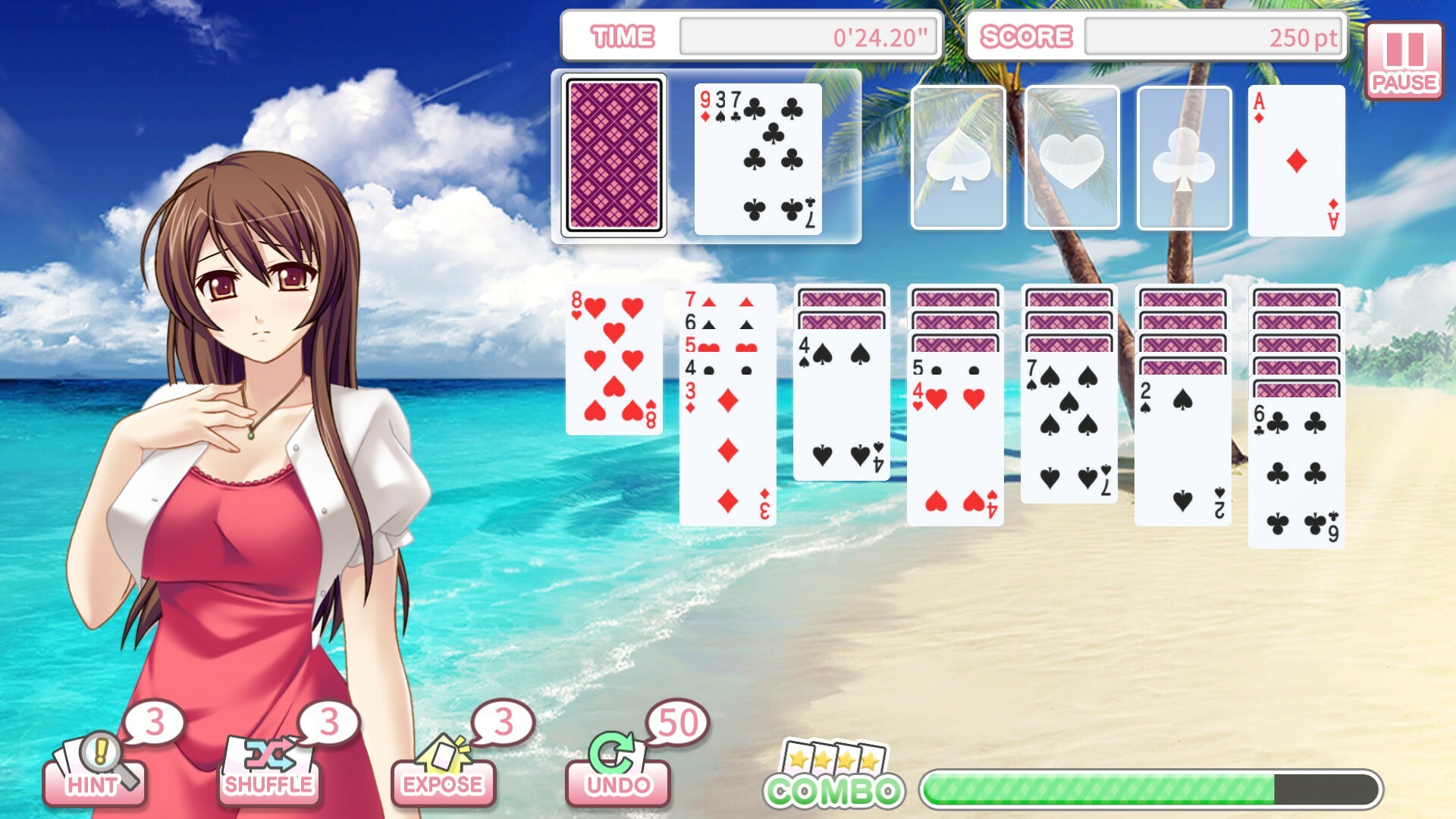The width and height of the screenshot is (1456, 819).
Task: Select the spades foundation slot
Action: (x=957, y=157)
